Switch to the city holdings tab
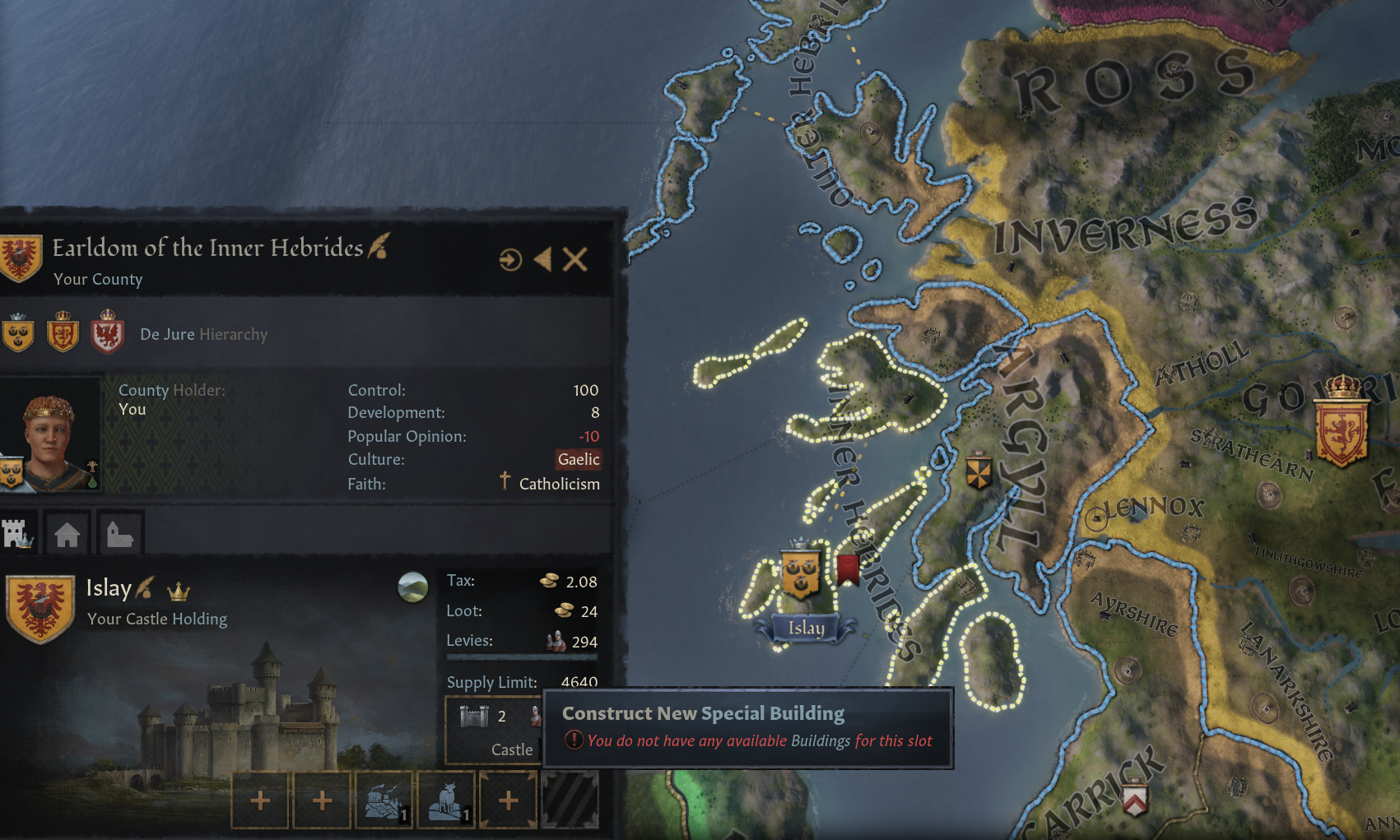The height and width of the screenshot is (840, 1400). (68, 533)
